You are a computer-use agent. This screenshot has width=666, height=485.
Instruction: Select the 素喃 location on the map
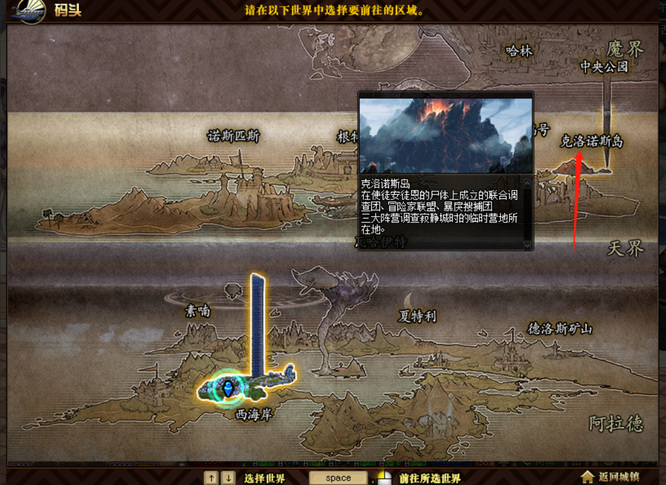pyautogui.click(x=197, y=311)
